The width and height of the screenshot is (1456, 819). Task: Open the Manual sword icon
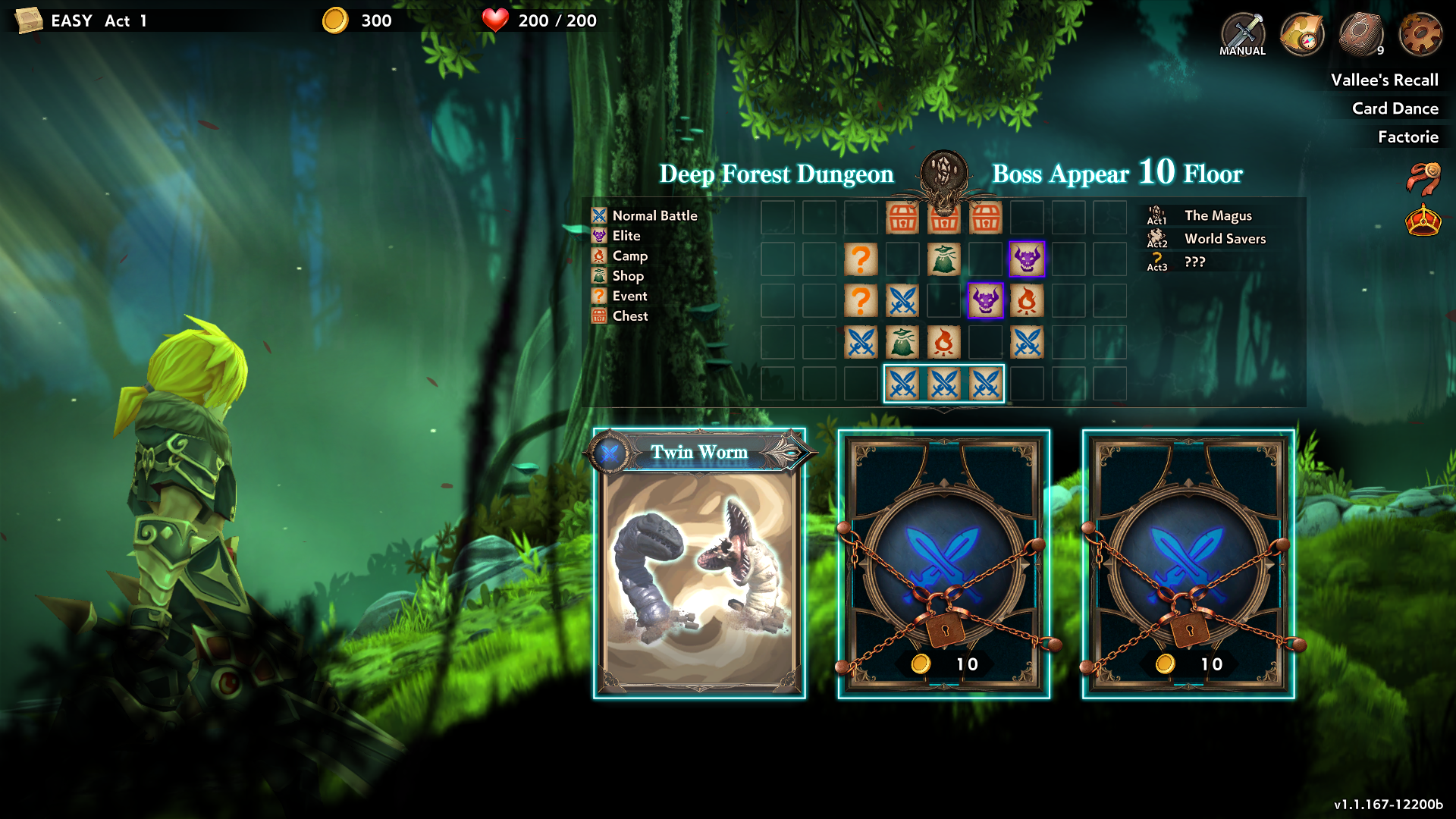[1242, 35]
